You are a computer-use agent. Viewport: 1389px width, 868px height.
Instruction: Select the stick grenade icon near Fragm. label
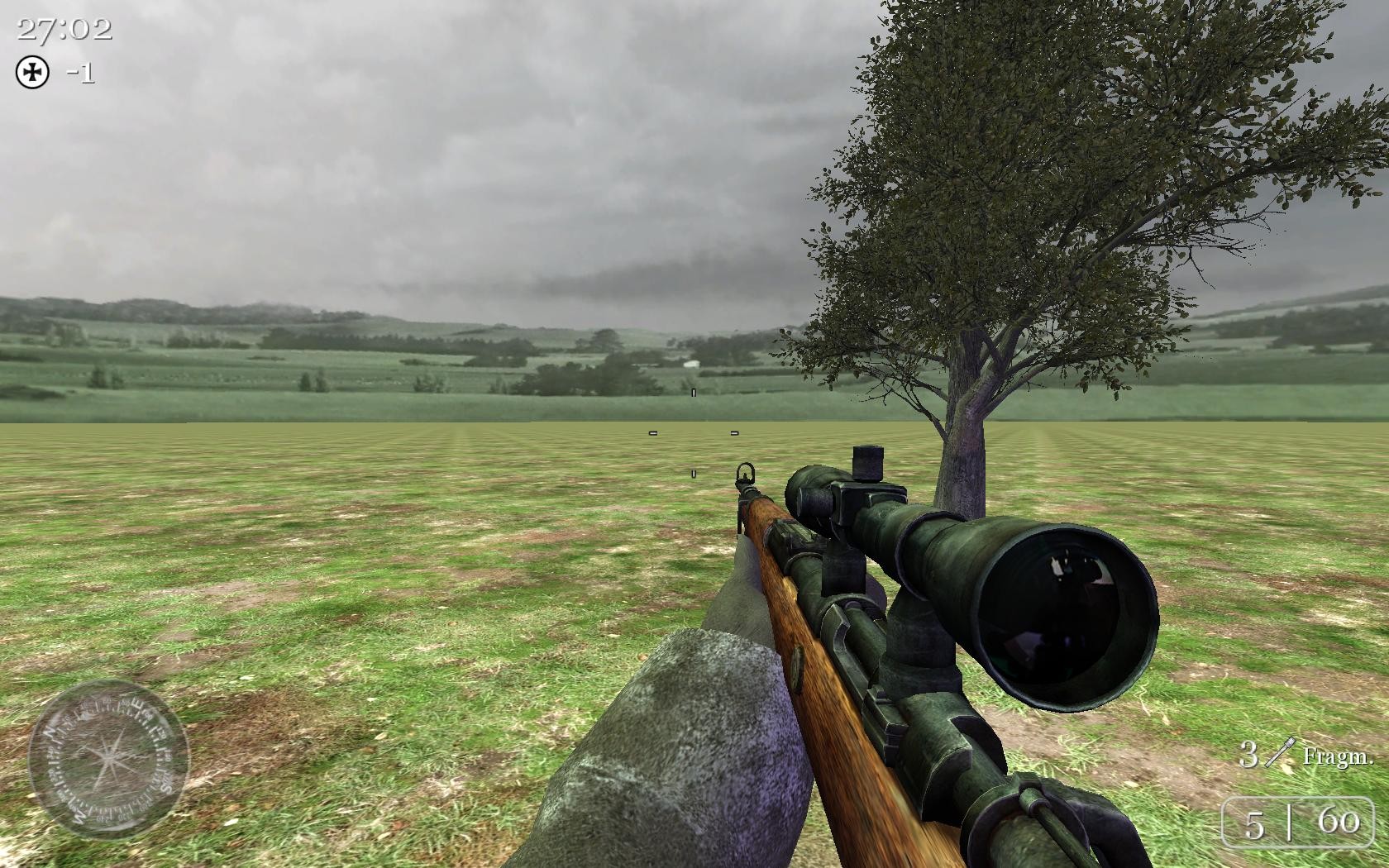(1282, 751)
